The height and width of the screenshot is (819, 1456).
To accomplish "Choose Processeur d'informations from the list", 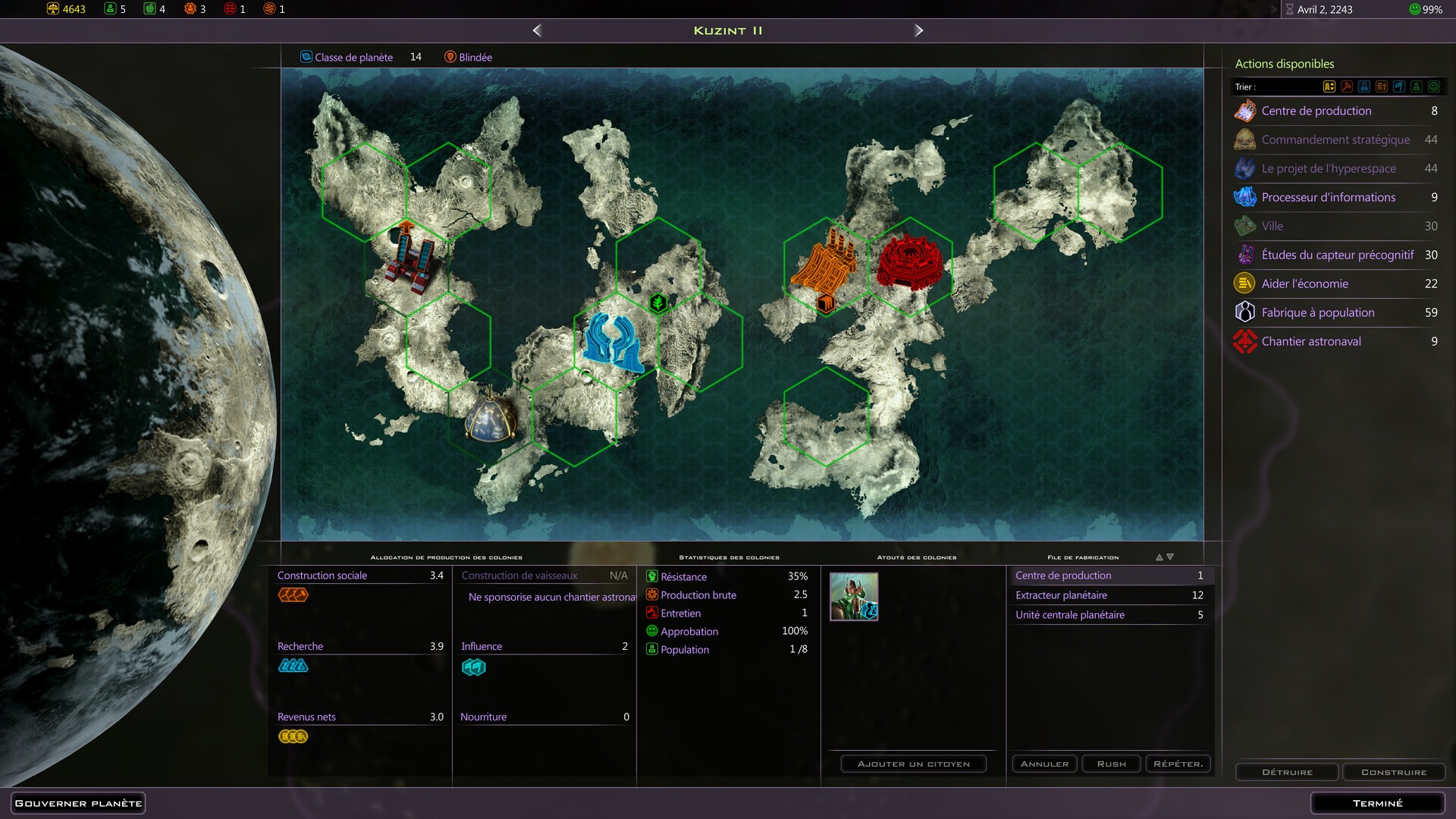I will pyautogui.click(x=1328, y=197).
